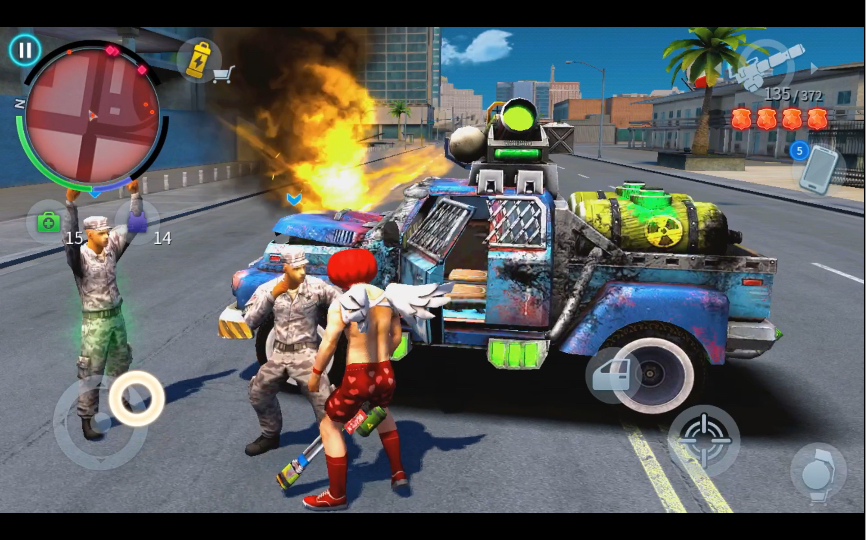Open the circular red minimap
866x540 pixels.
(x=92, y=115)
